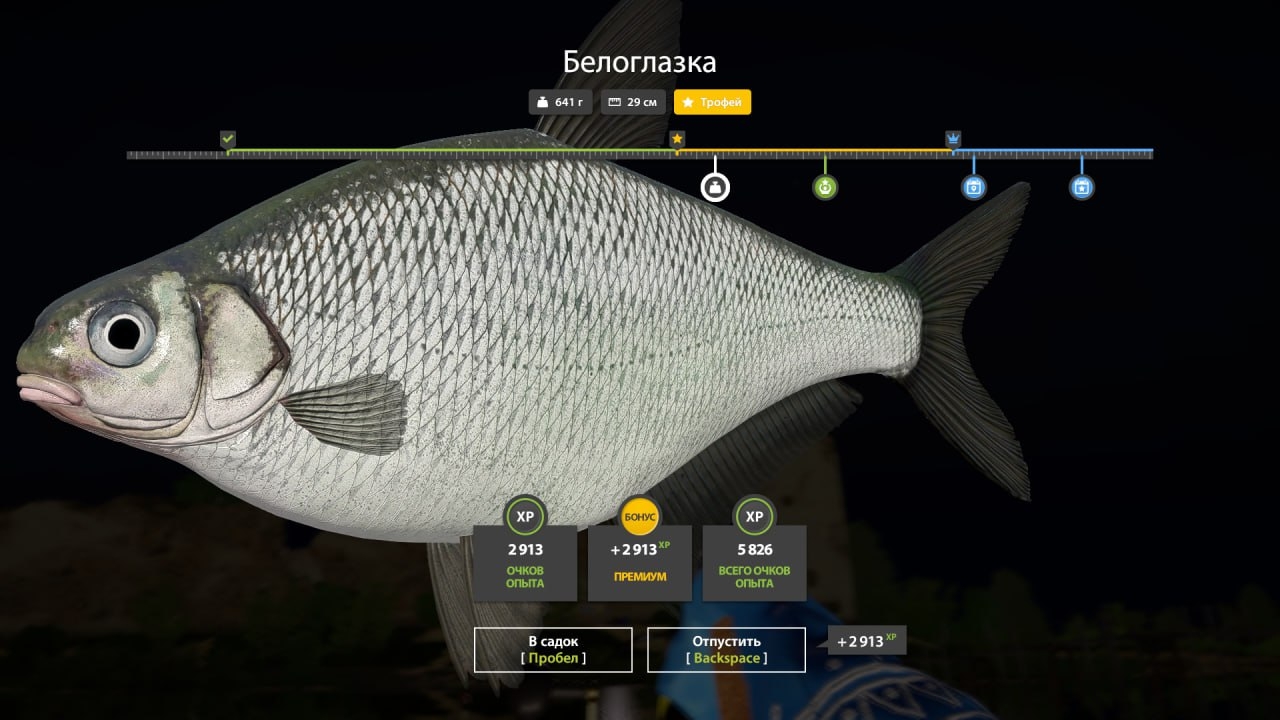Viewport: 1280px width, 720px height.
Task: Release the fish with Отпустить
Action: (x=726, y=649)
